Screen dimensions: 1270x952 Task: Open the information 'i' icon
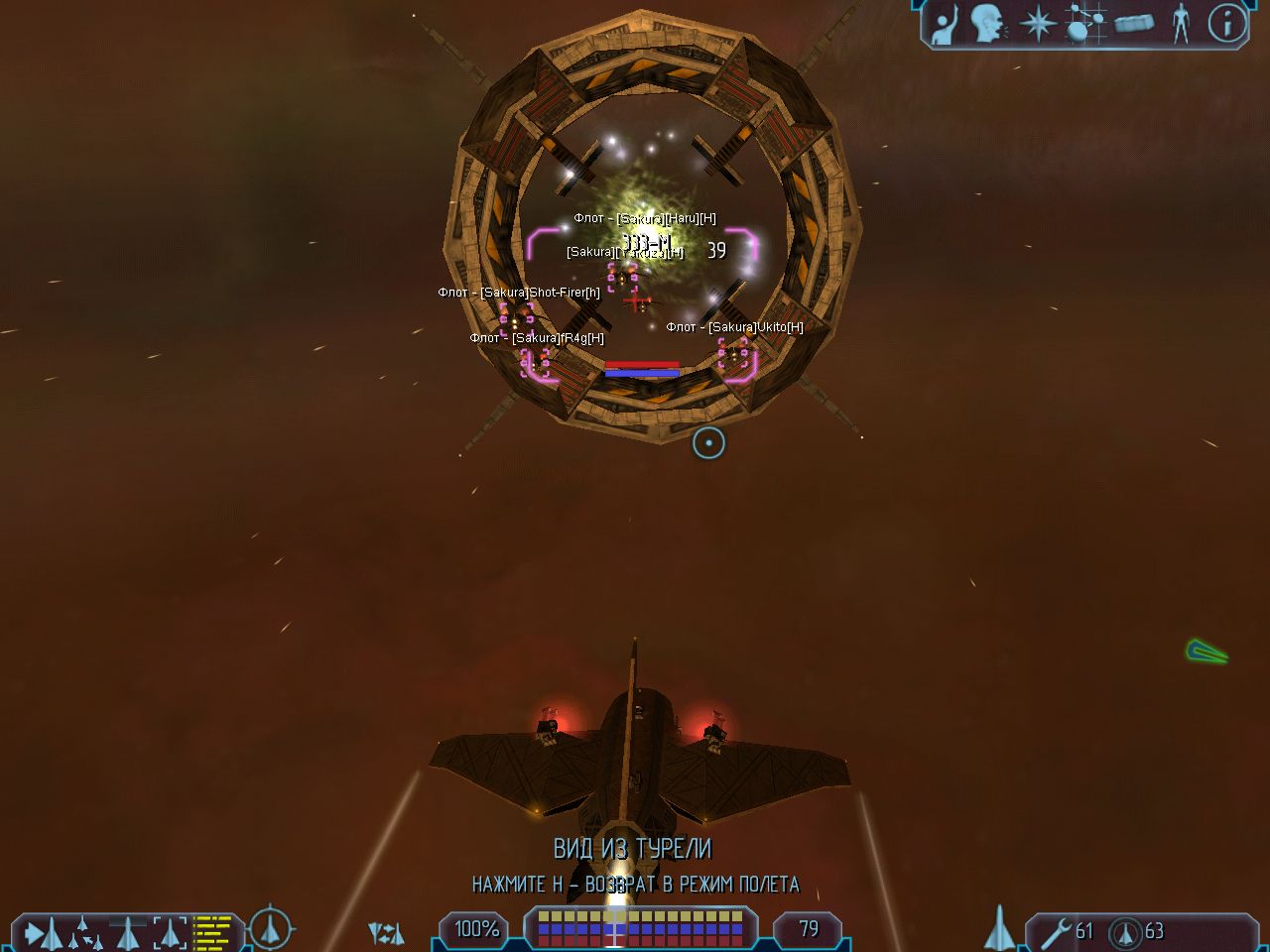pos(1226,24)
